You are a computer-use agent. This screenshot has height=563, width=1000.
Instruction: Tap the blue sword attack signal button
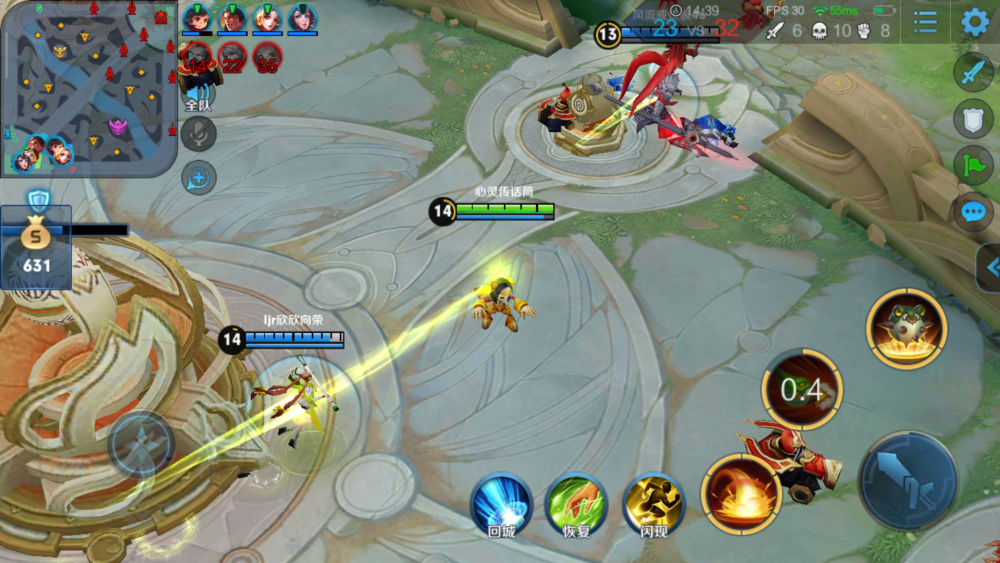click(973, 72)
